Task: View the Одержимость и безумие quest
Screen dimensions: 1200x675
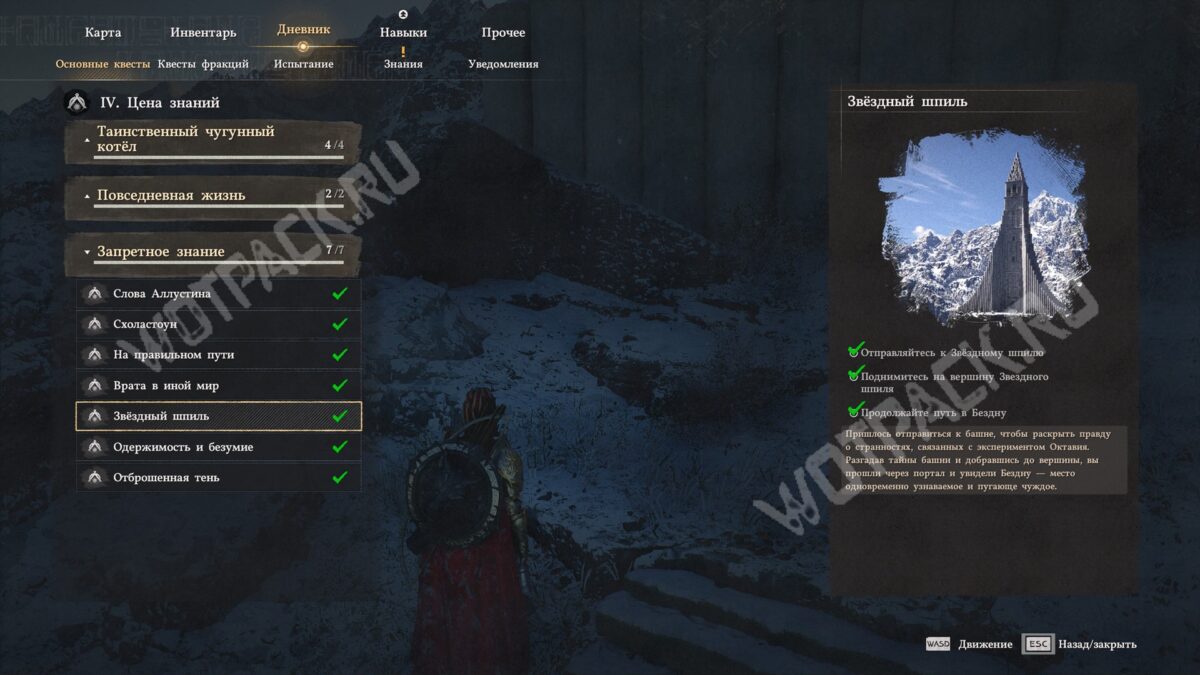Action: pyautogui.click(x=218, y=447)
